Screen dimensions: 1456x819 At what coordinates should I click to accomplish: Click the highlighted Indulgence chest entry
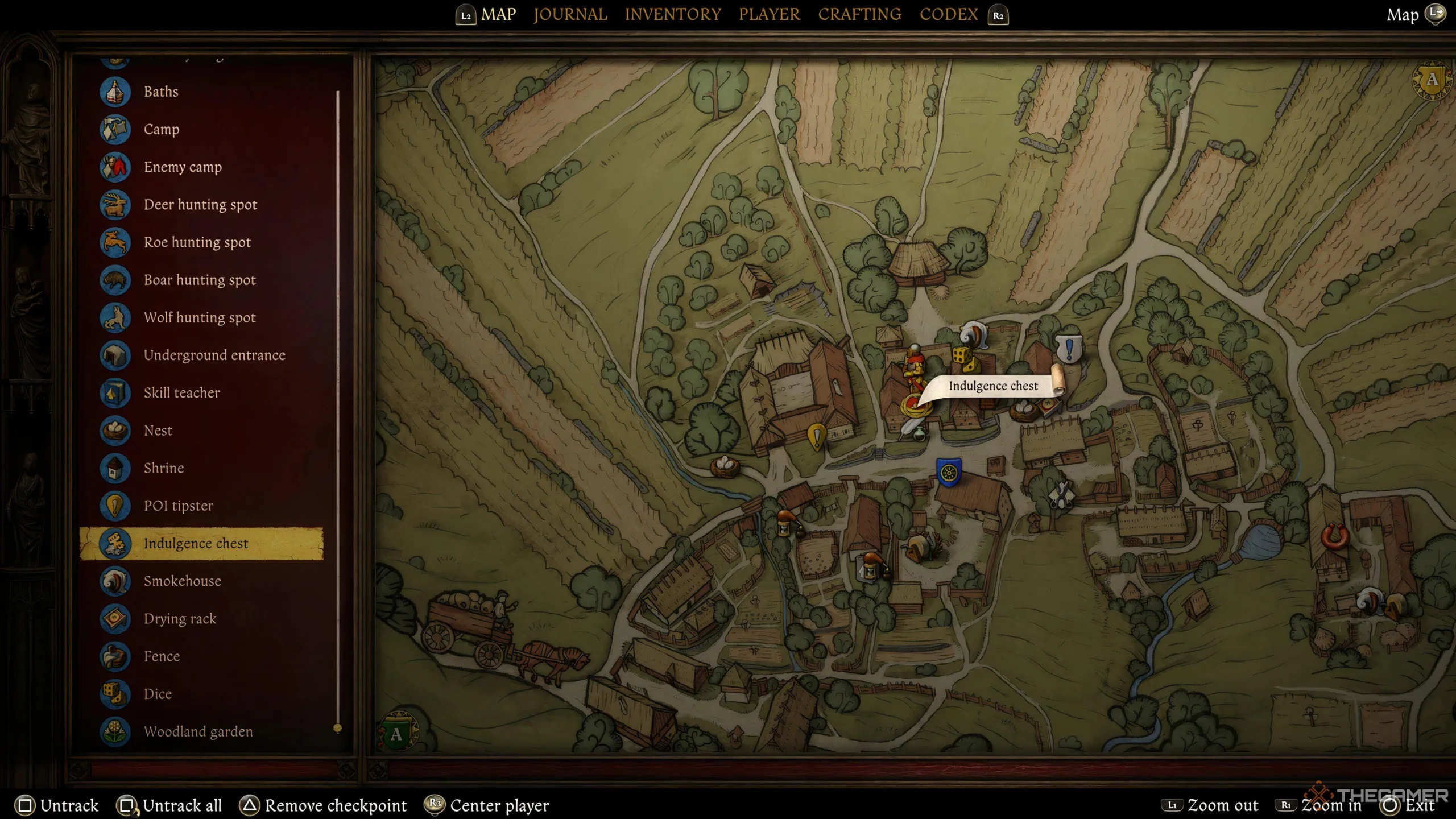point(196,544)
